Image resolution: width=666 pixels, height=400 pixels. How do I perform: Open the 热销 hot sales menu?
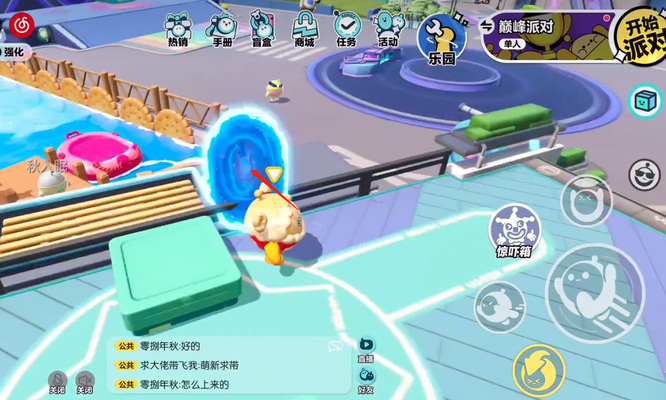coord(178,29)
